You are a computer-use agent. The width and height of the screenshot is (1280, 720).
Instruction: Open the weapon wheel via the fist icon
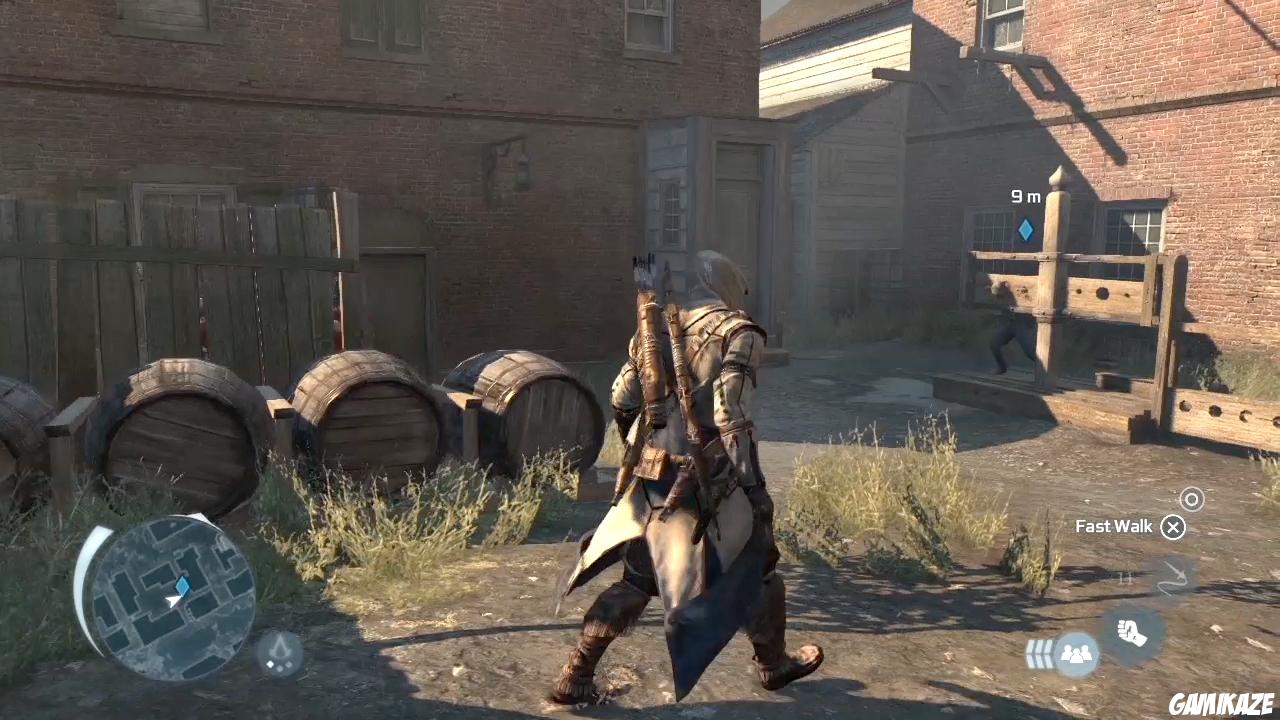[x=1131, y=632]
